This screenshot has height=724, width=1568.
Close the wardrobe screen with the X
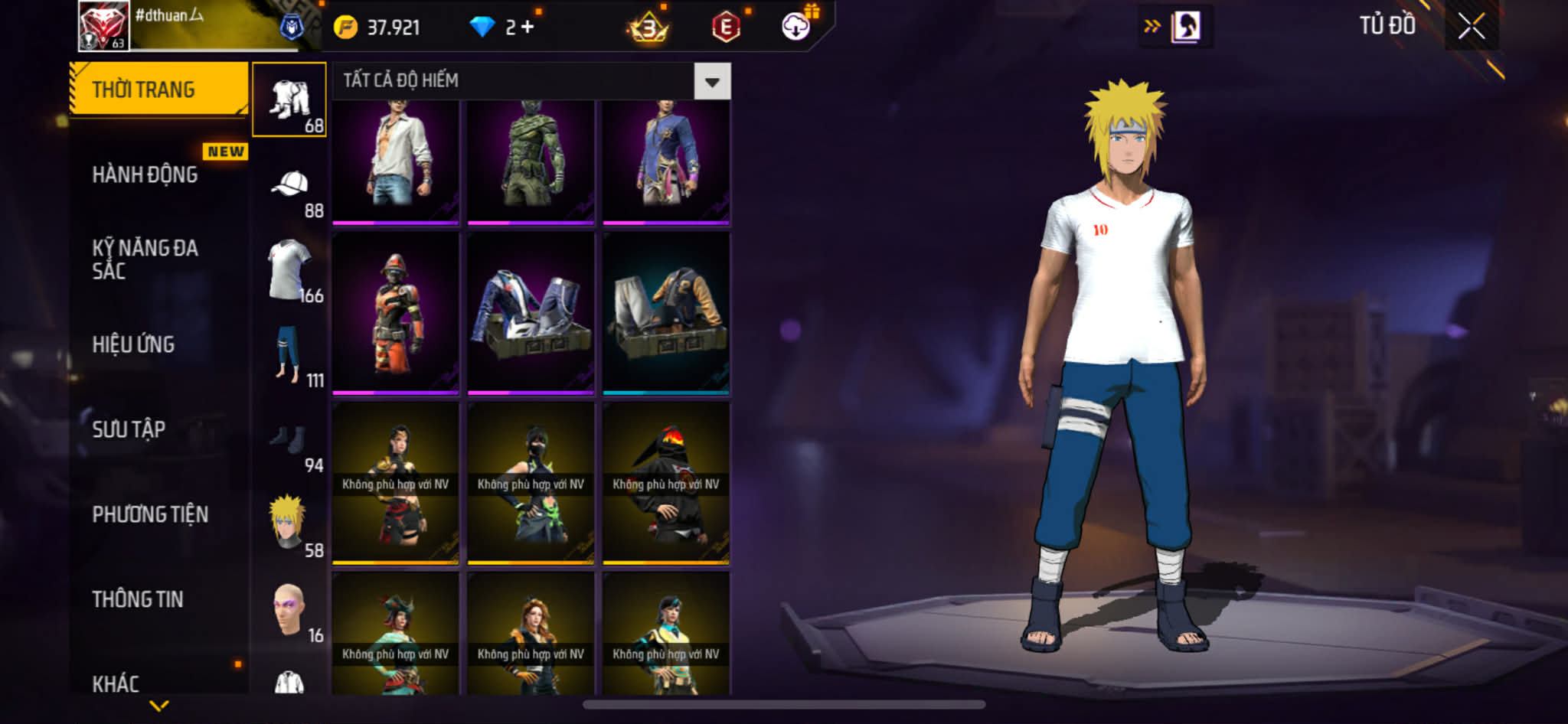(1471, 27)
